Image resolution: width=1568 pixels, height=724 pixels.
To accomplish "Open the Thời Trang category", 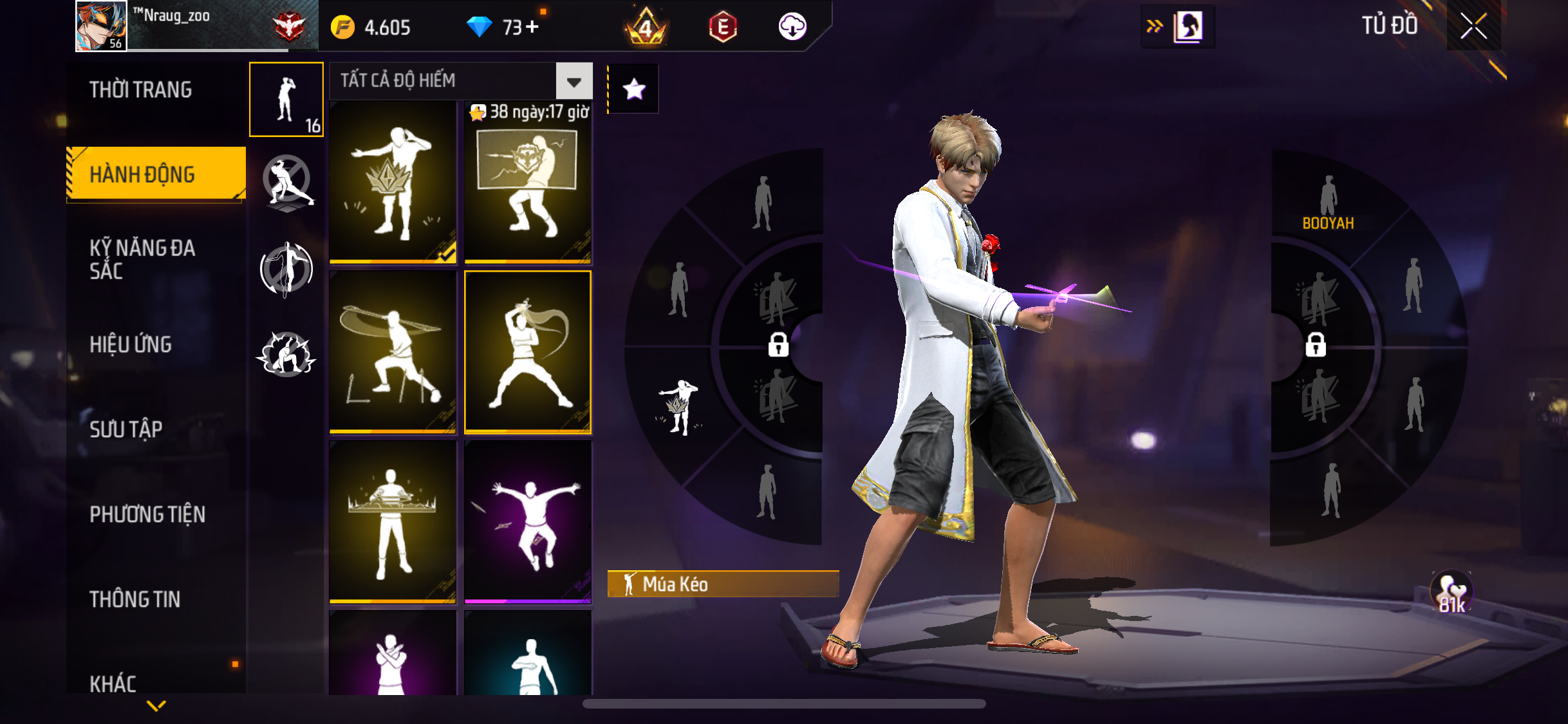I will tap(140, 89).
